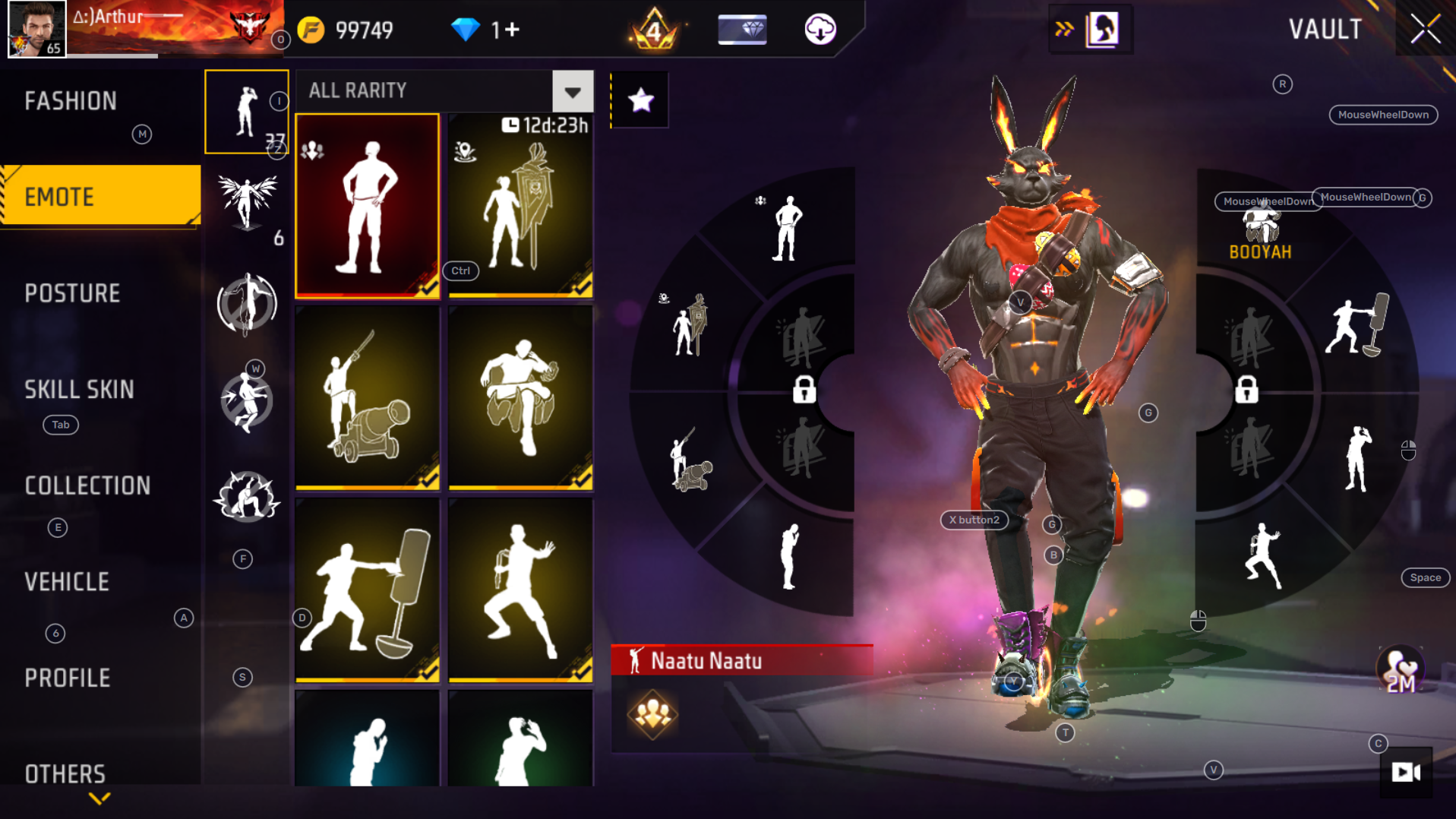The image size is (1456, 819).
Task: Click the diamond membership card icon
Action: pyautogui.click(x=741, y=29)
